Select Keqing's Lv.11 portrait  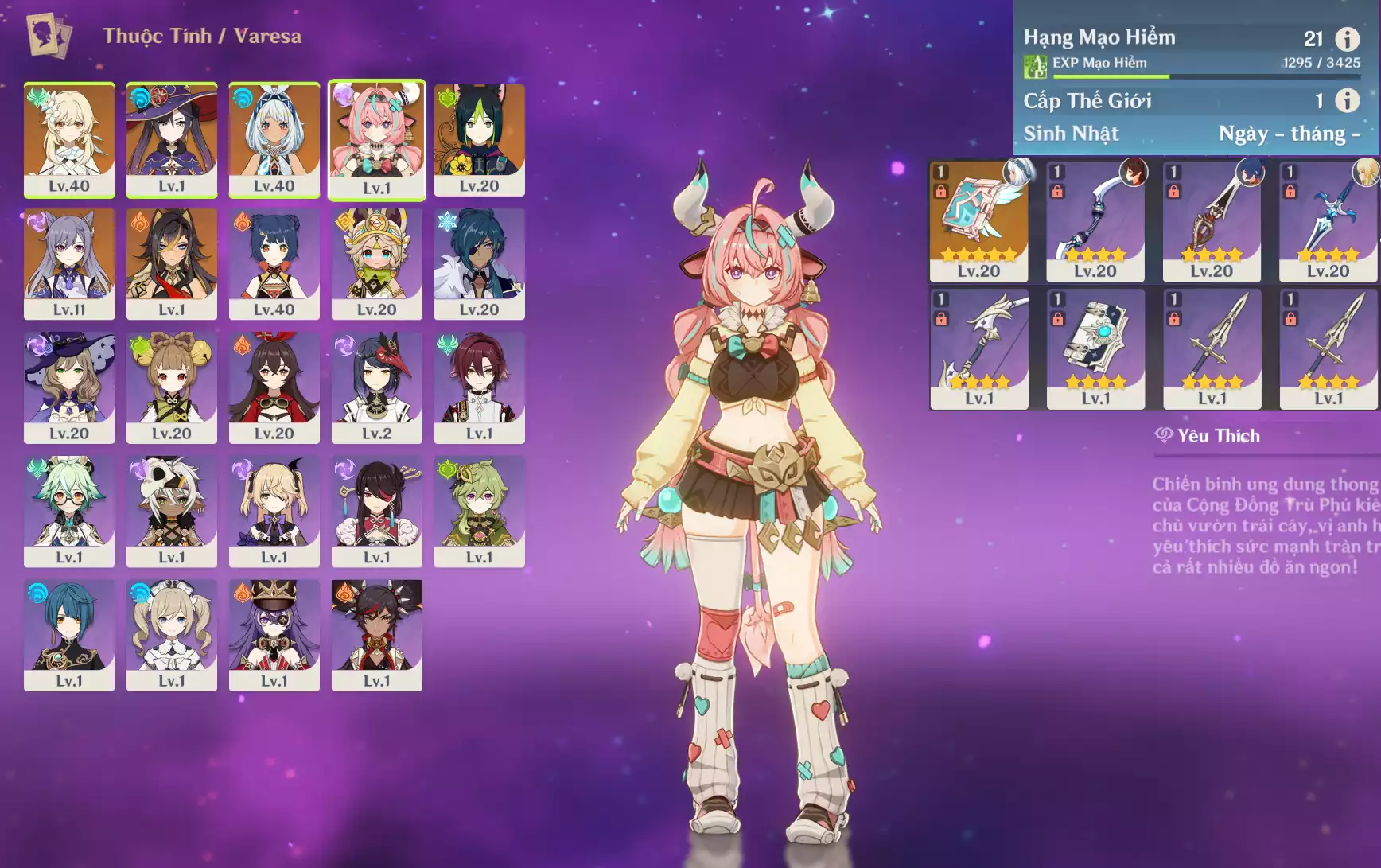click(x=69, y=263)
